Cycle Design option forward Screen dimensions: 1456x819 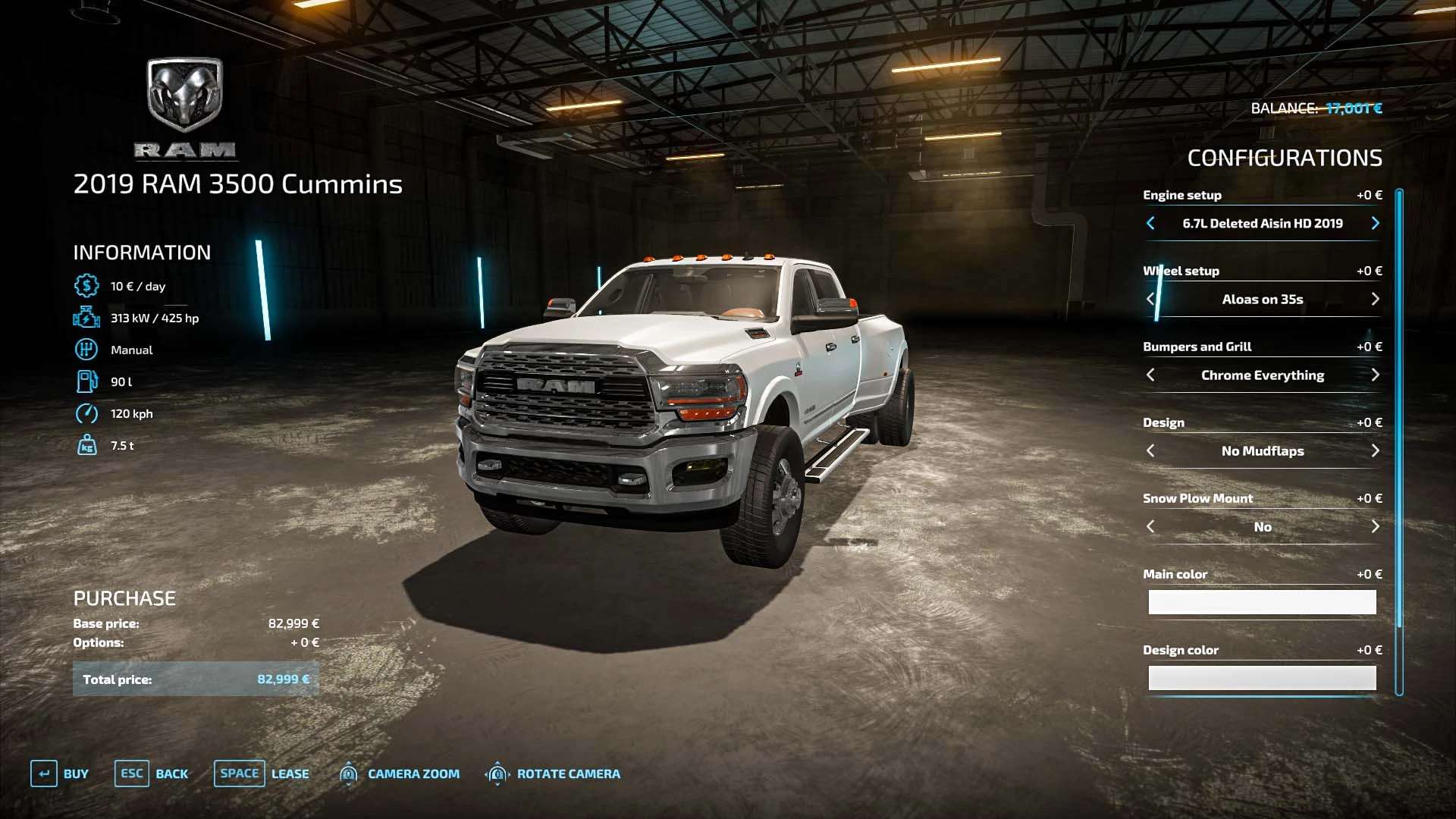point(1375,450)
